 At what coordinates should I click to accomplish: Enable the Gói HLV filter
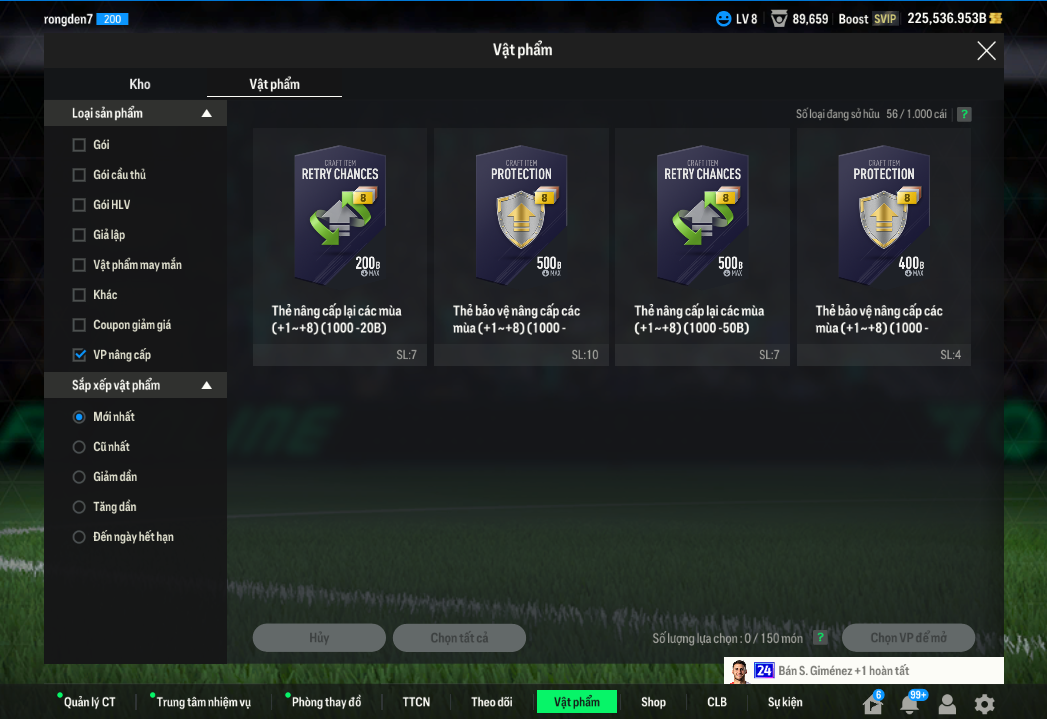click(x=80, y=205)
